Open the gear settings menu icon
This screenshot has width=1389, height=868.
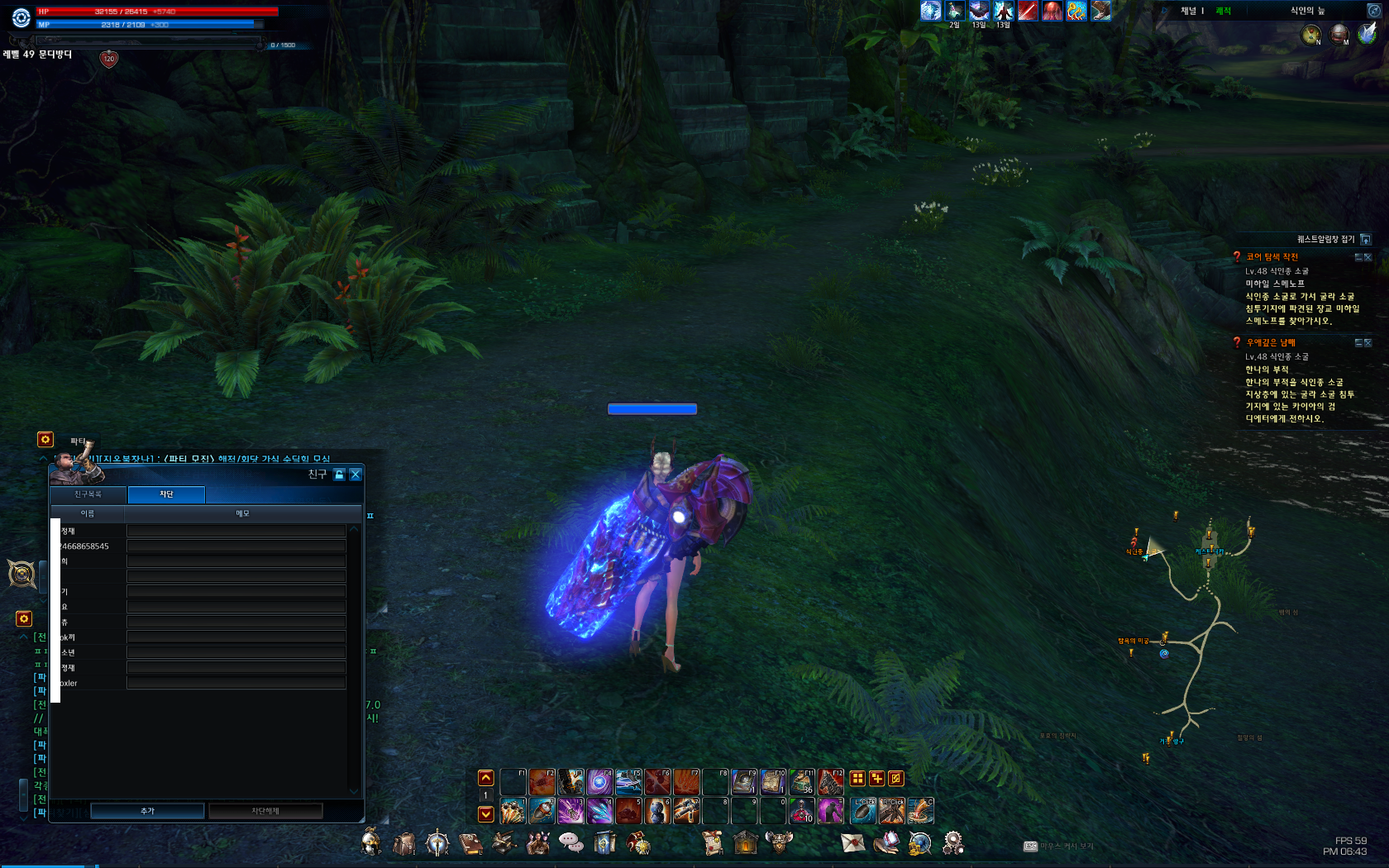952,842
